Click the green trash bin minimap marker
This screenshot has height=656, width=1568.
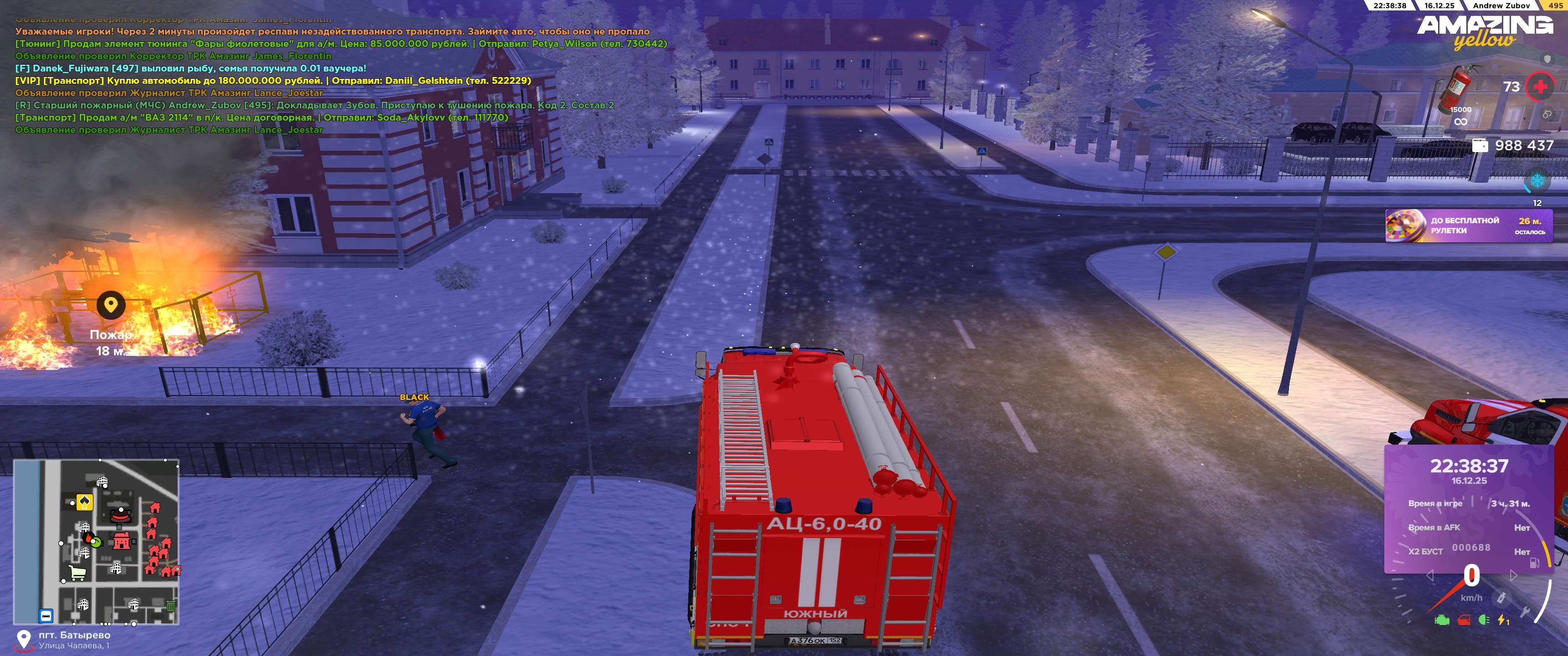[171, 606]
